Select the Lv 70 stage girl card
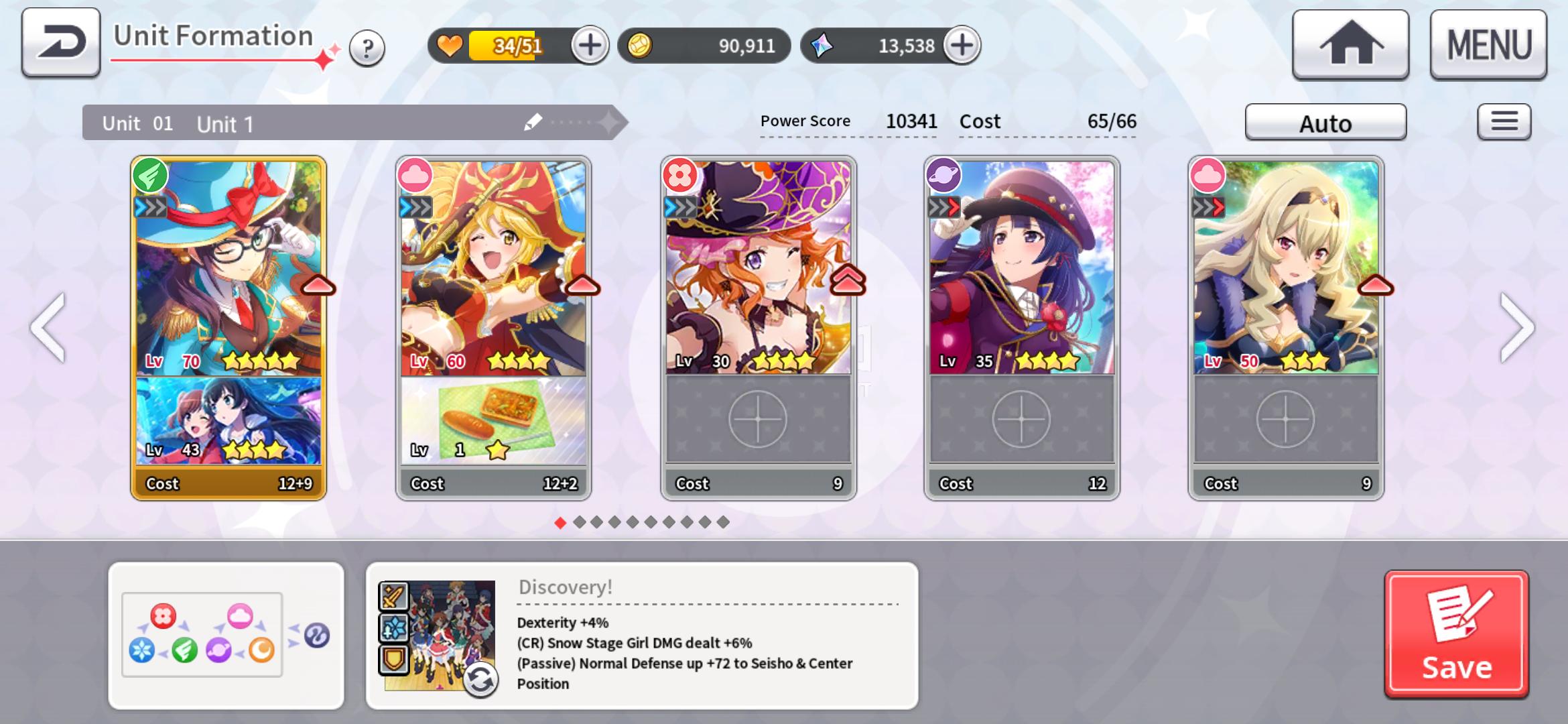 (228, 268)
